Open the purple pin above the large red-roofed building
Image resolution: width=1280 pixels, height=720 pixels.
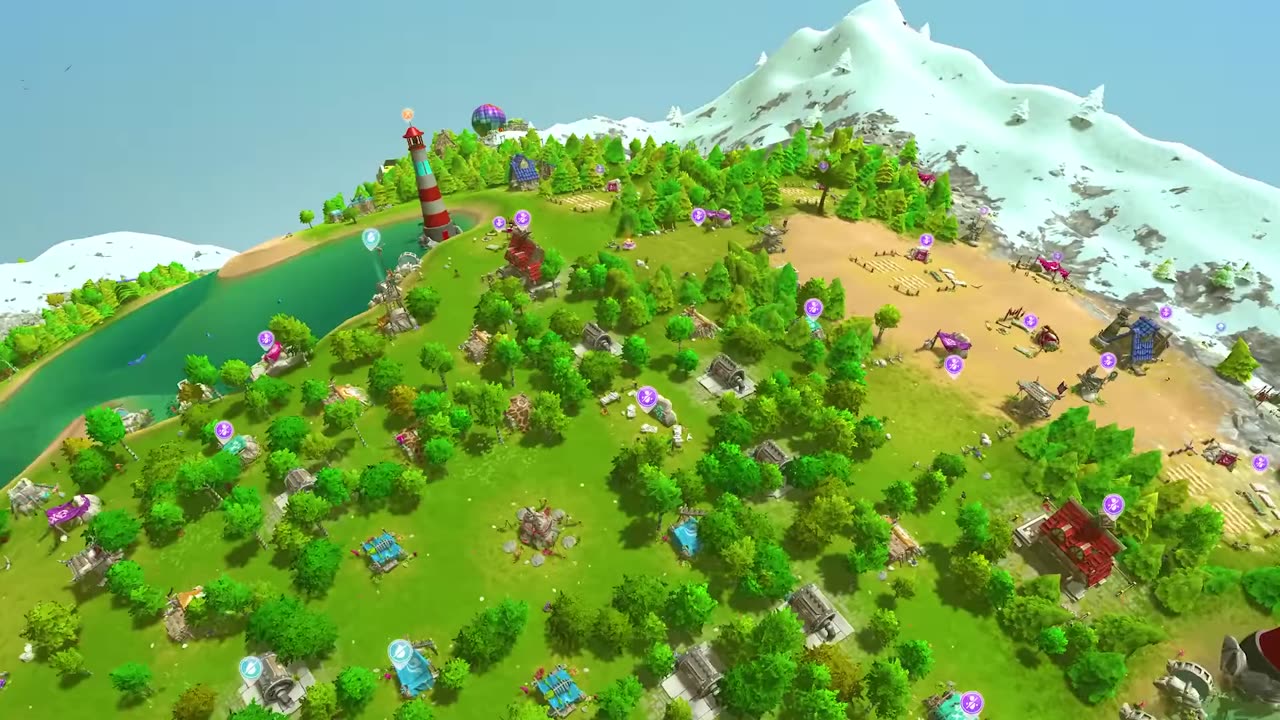(1113, 505)
